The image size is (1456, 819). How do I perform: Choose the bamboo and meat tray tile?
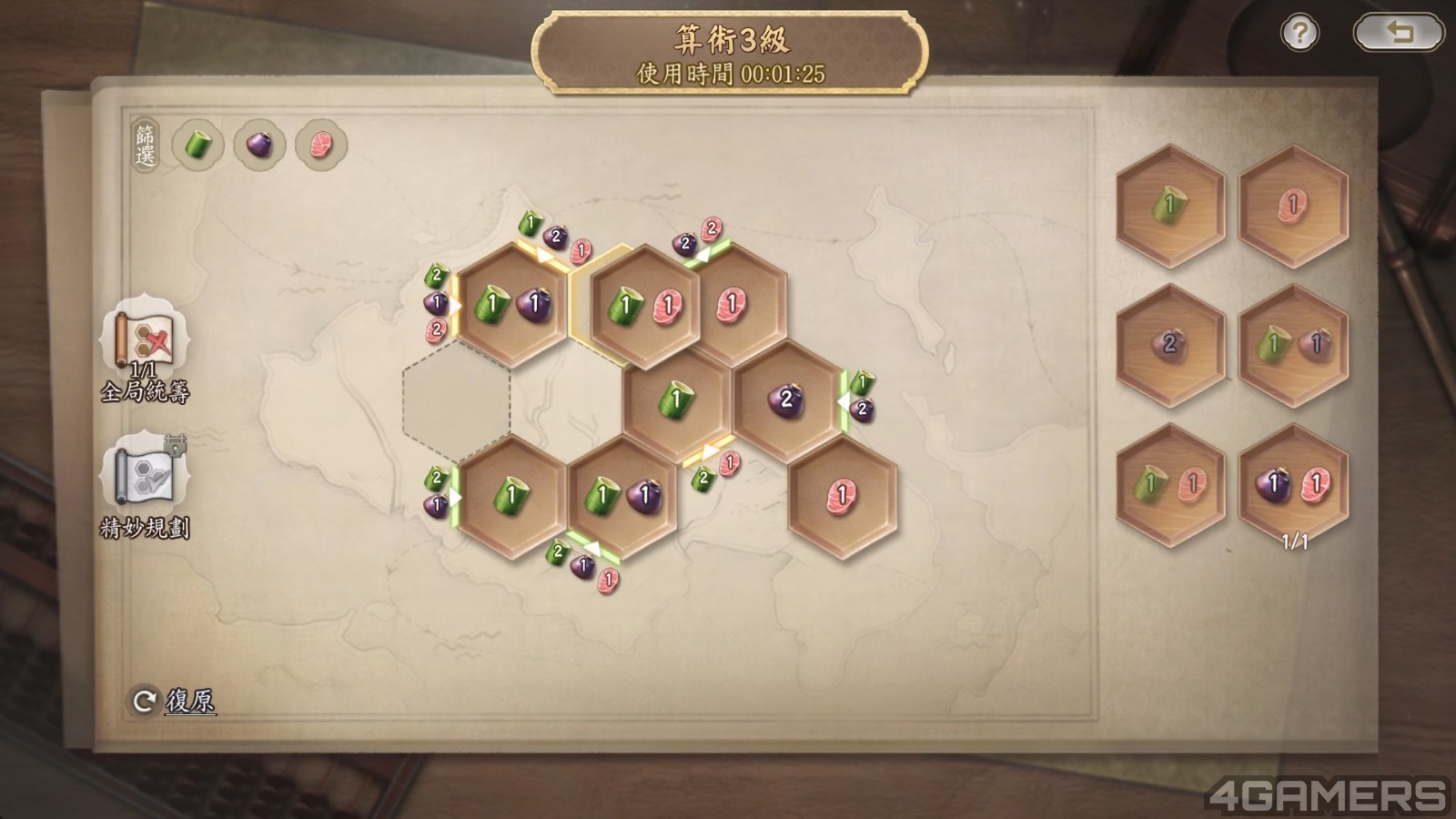(1170, 485)
